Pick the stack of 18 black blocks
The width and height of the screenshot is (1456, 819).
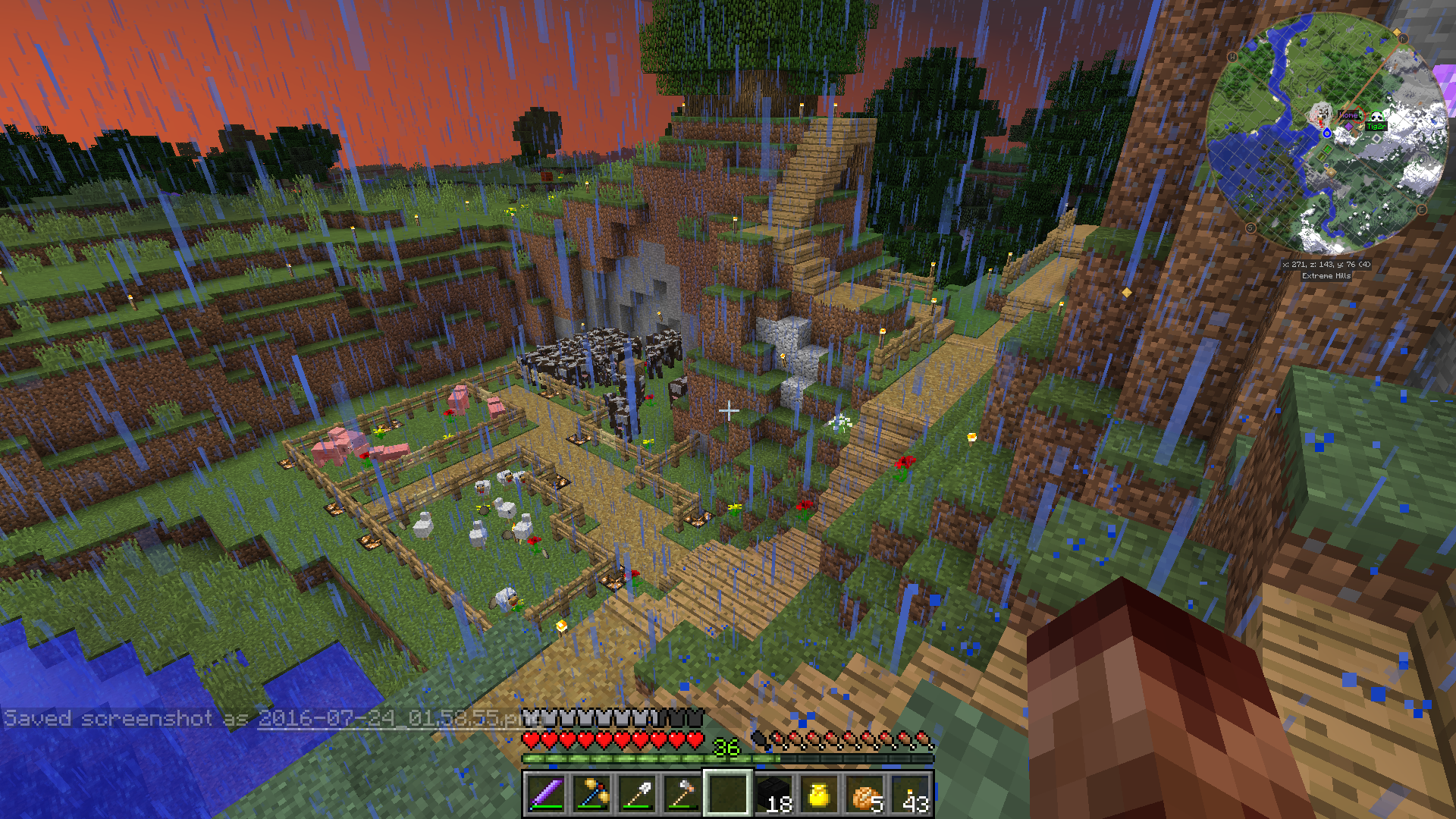pyautogui.click(x=773, y=794)
